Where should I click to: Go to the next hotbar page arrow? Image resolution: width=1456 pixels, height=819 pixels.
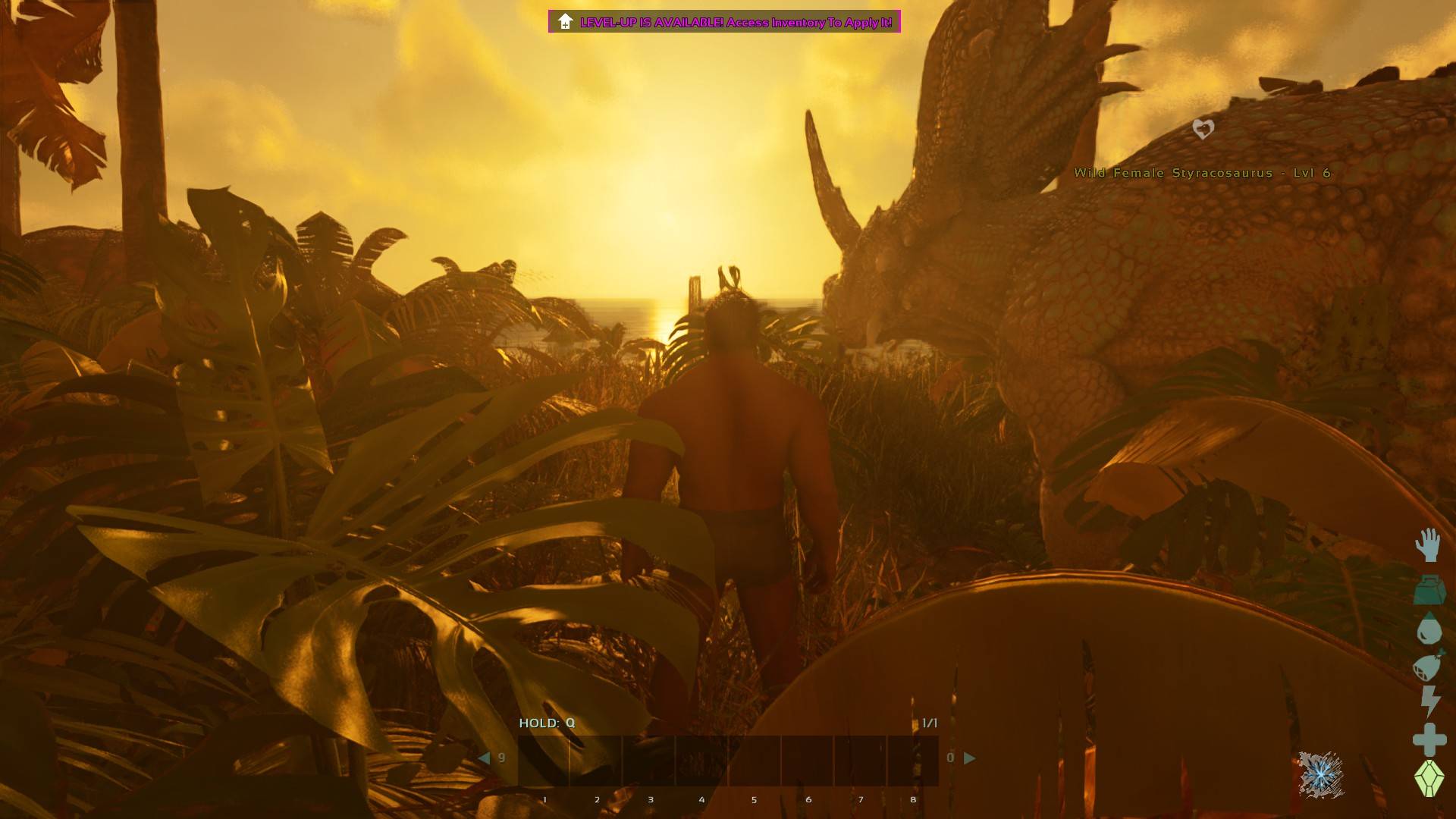coord(969,758)
